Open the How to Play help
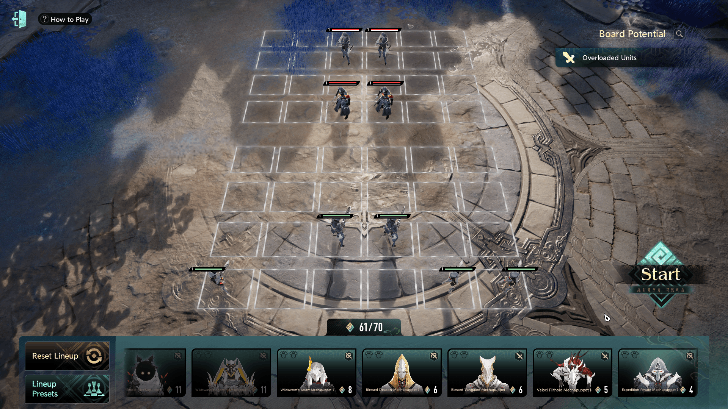 click(64, 19)
